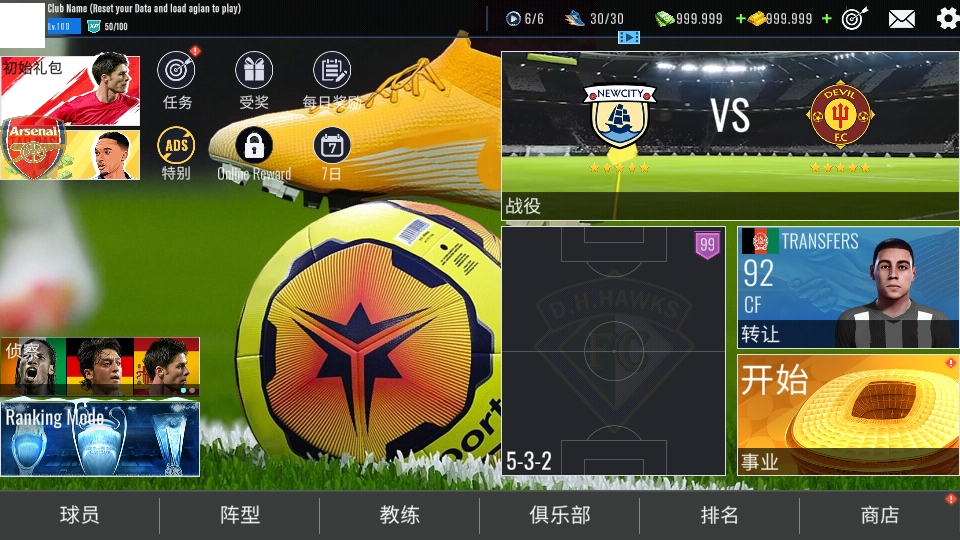
Task: Select the 特别 ADS special icon
Action: 177,146
